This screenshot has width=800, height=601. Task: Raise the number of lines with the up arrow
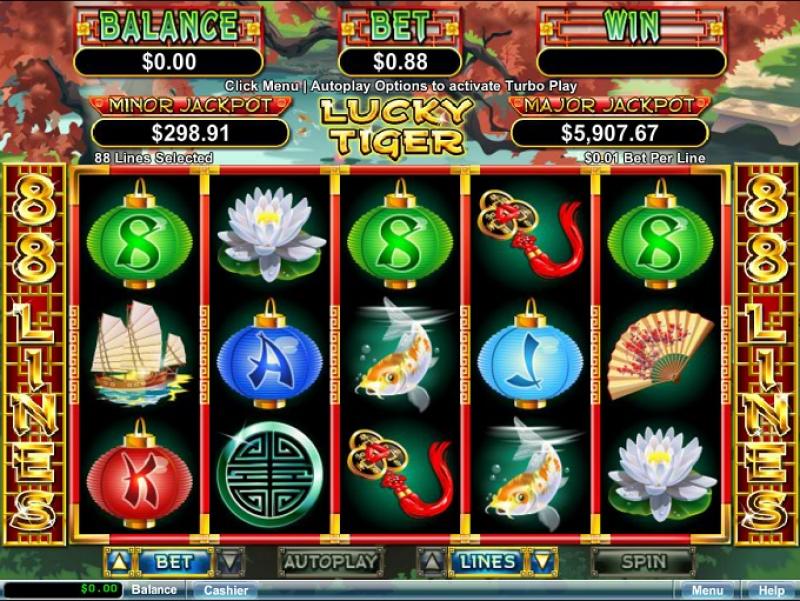point(431,562)
